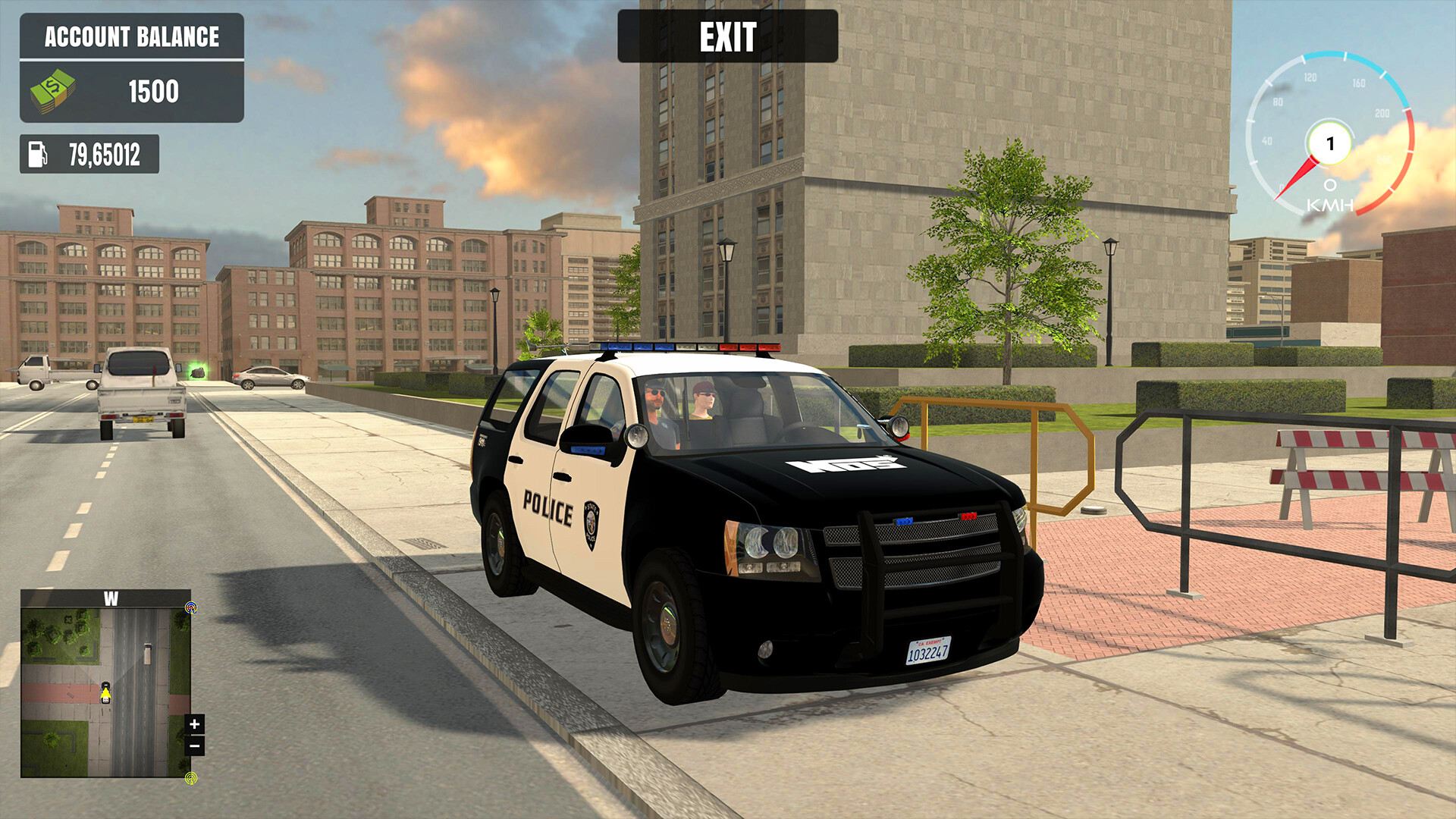Screen dimensions: 1456x819
Task: Select the W compass heading on the minimap
Action: point(111,600)
